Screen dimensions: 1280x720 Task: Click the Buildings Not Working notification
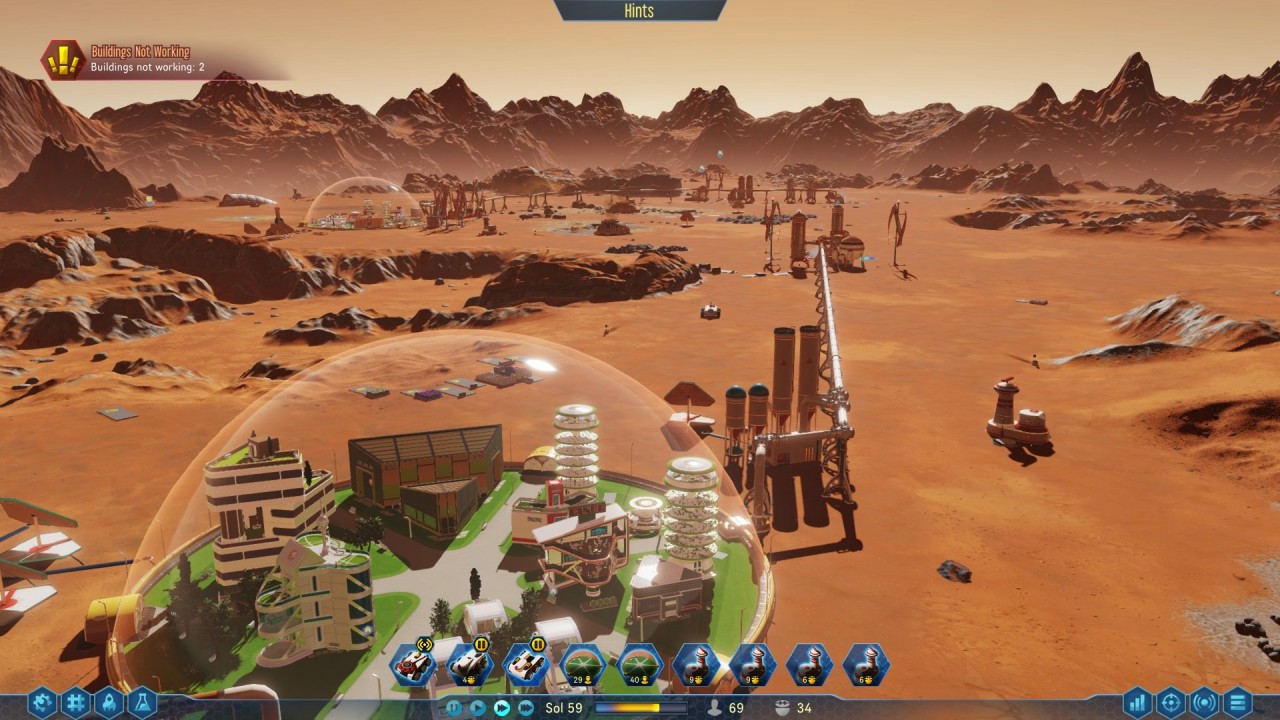point(140,60)
